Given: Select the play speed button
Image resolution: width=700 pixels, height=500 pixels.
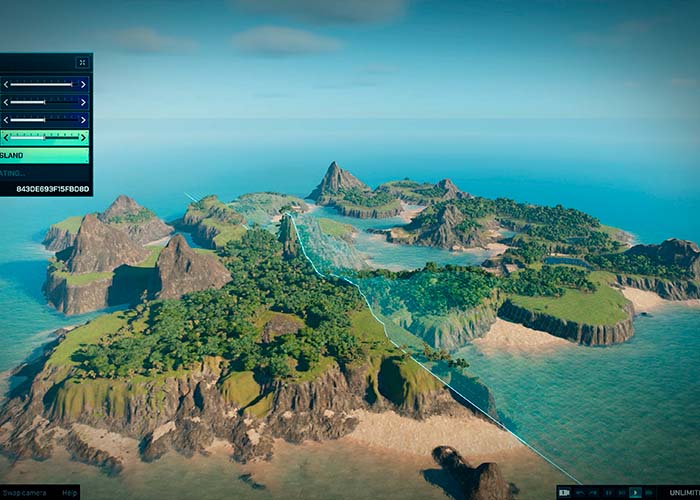Looking at the screenshot, I should click(x=636, y=492).
